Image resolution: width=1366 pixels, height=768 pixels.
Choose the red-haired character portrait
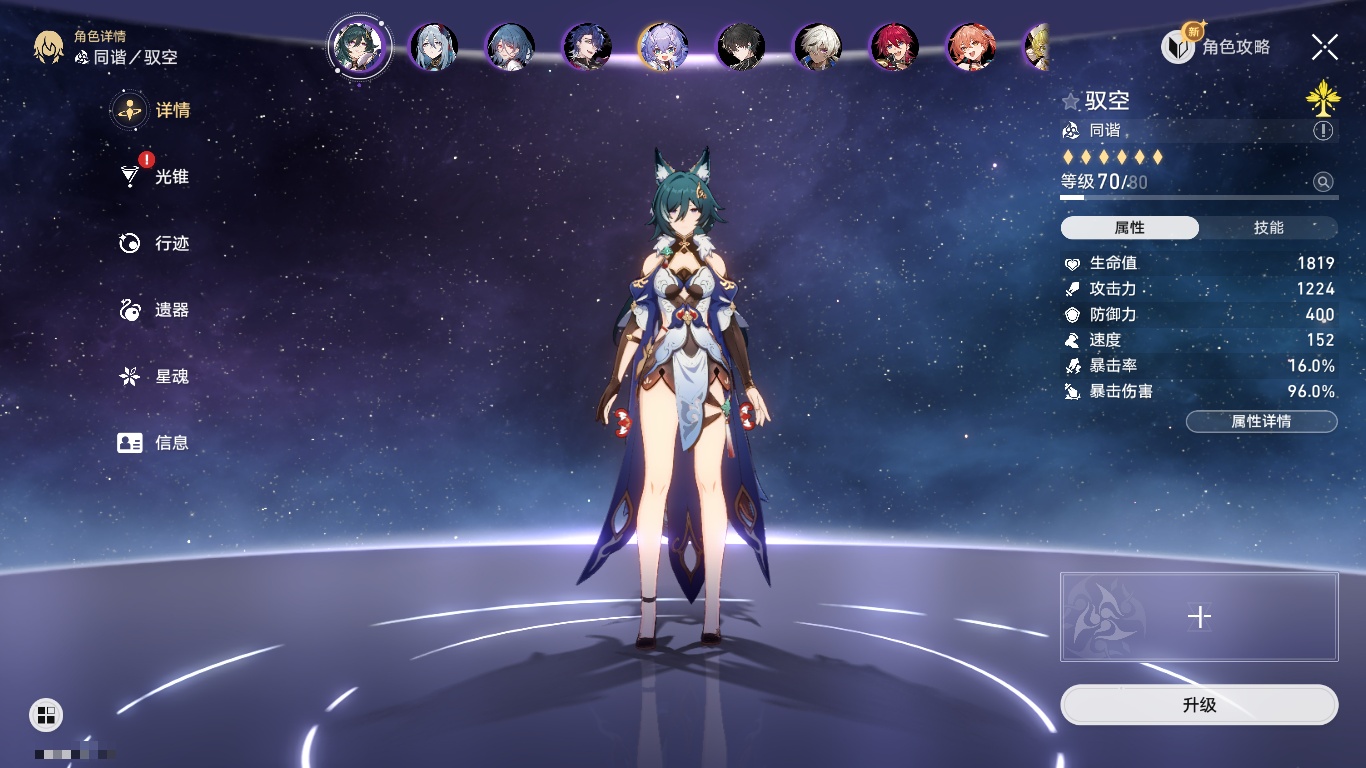pos(894,47)
